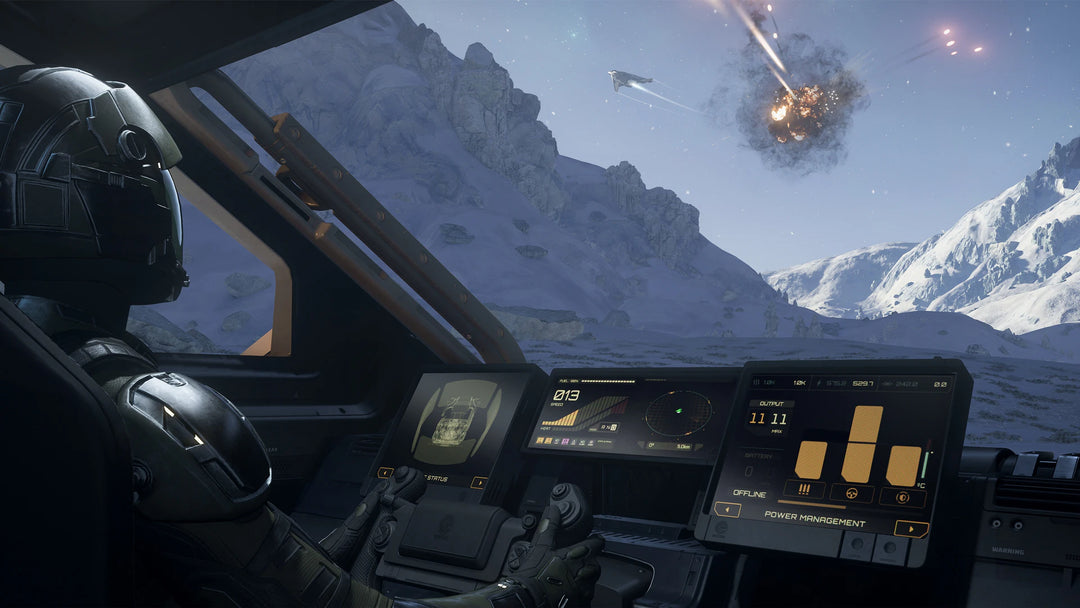This screenshot has height=608, width=1080.
Task: Select the triple-exclamation power category button
Action: 804,490
